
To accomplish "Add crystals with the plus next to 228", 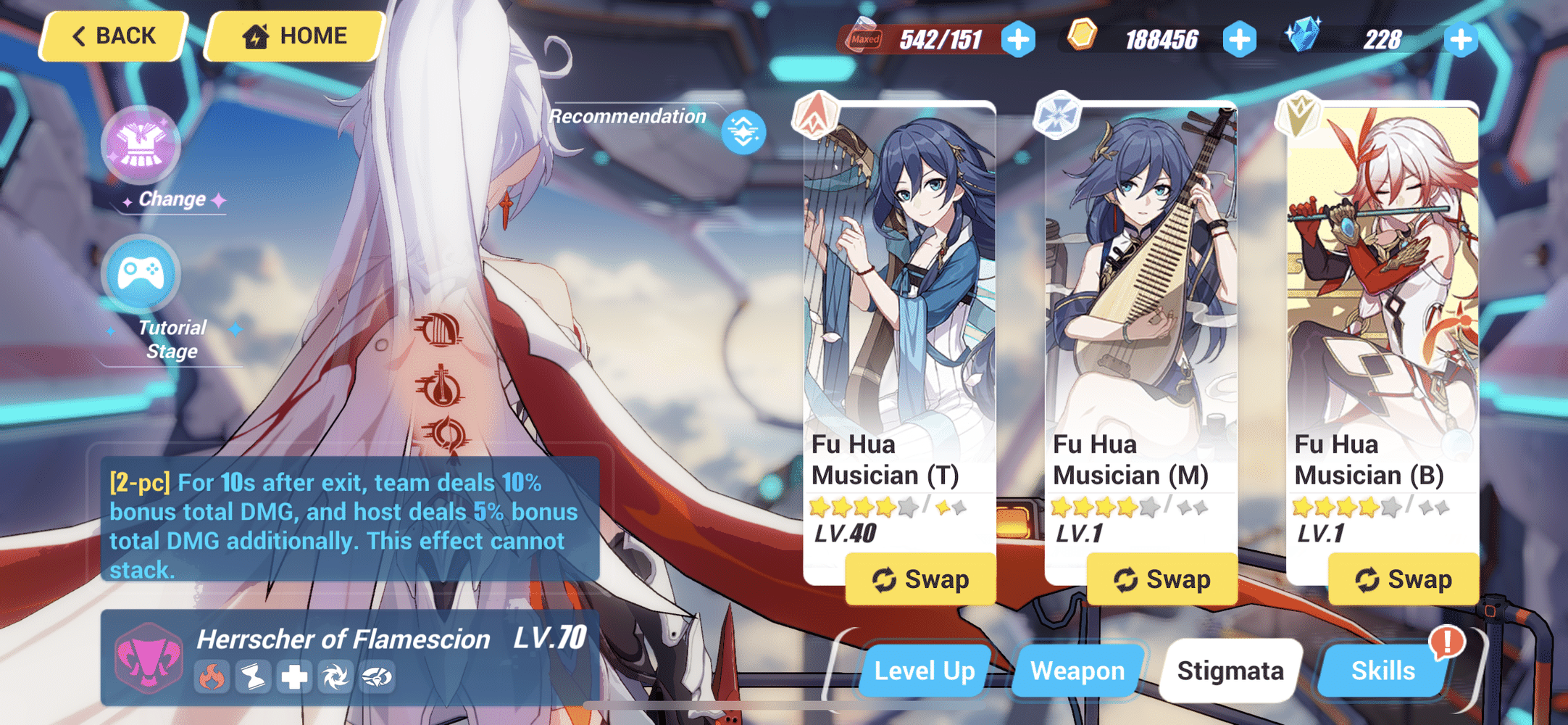I will click(x=1462, y=40).
